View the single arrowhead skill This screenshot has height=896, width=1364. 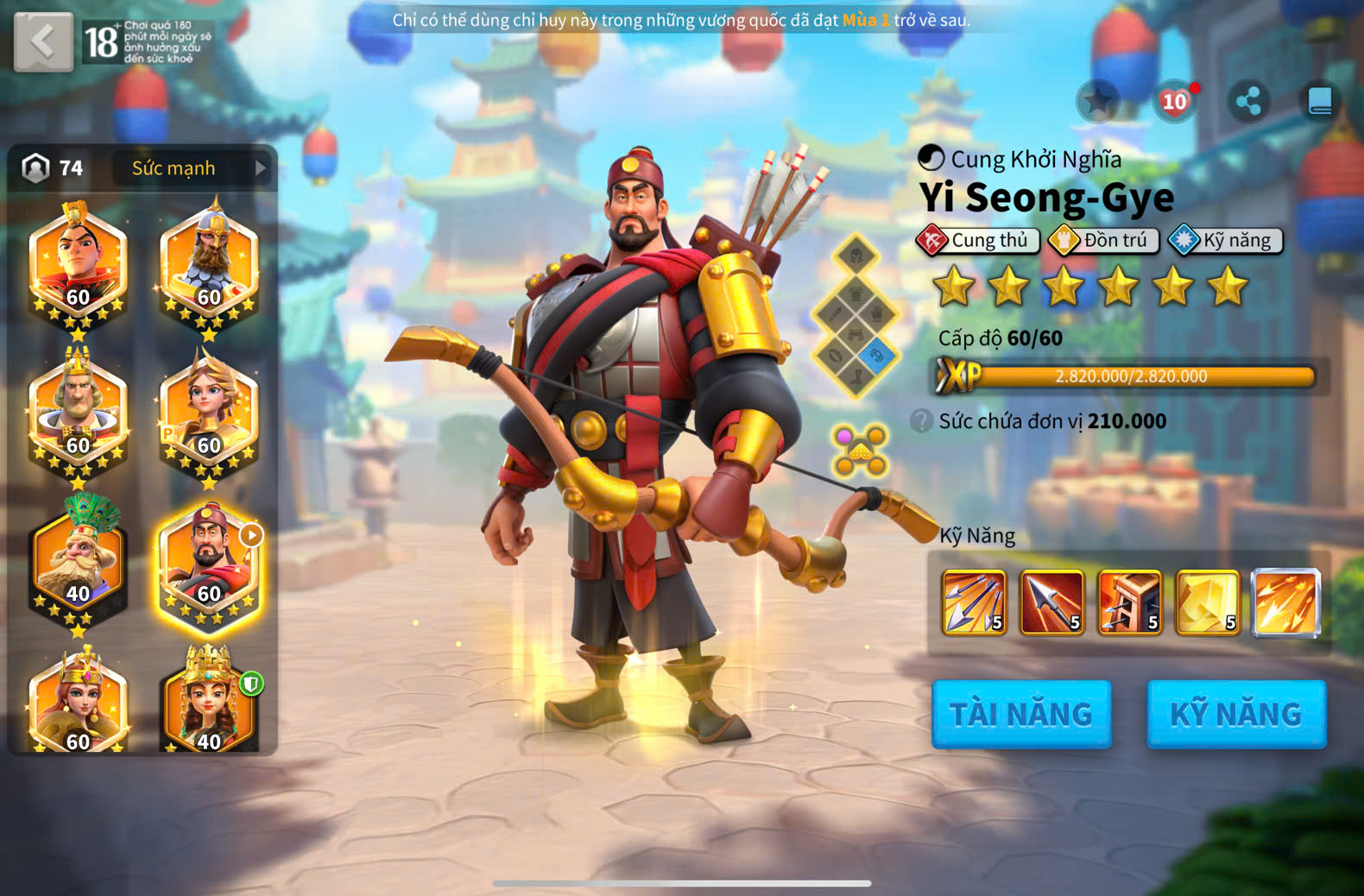click(1051, 603)
